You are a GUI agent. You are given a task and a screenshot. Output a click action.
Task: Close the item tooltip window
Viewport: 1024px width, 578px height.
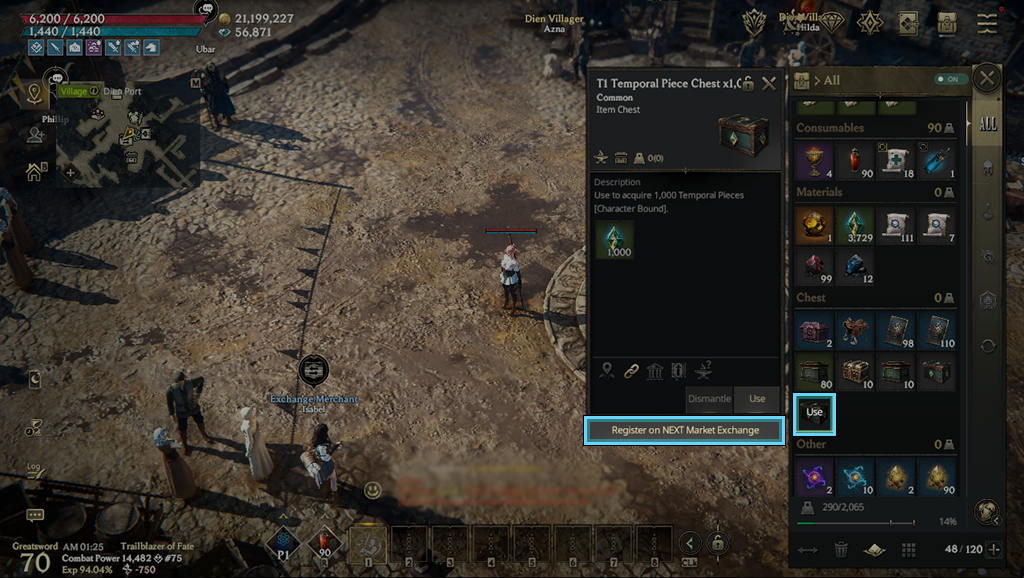click(769, 84)
